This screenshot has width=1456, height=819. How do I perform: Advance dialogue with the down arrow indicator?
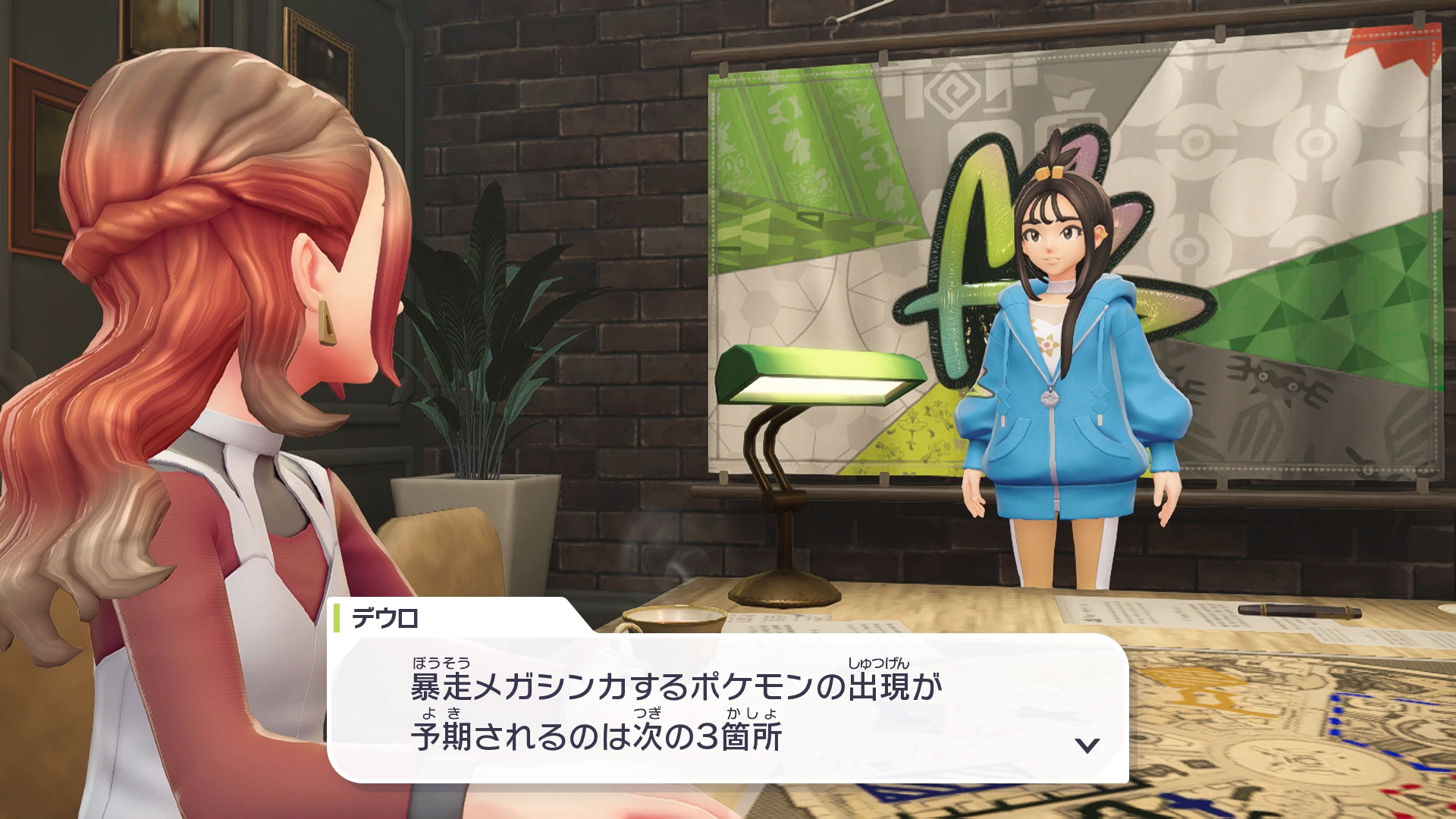coord(1087,745)
